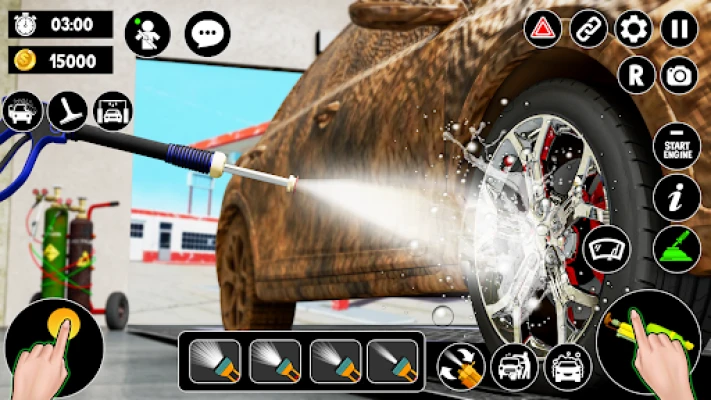Choose the person washing car icon

[514, 367]
